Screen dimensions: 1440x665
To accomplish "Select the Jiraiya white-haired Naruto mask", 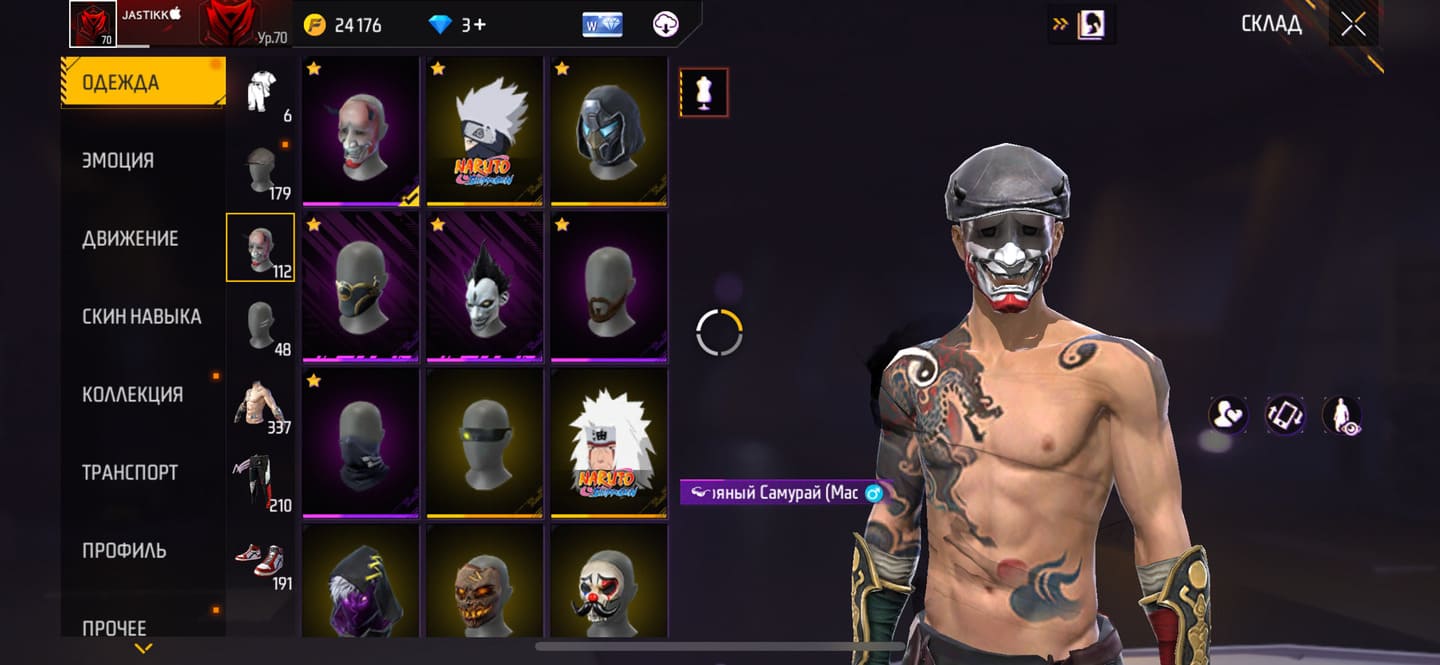I will 609,442.
